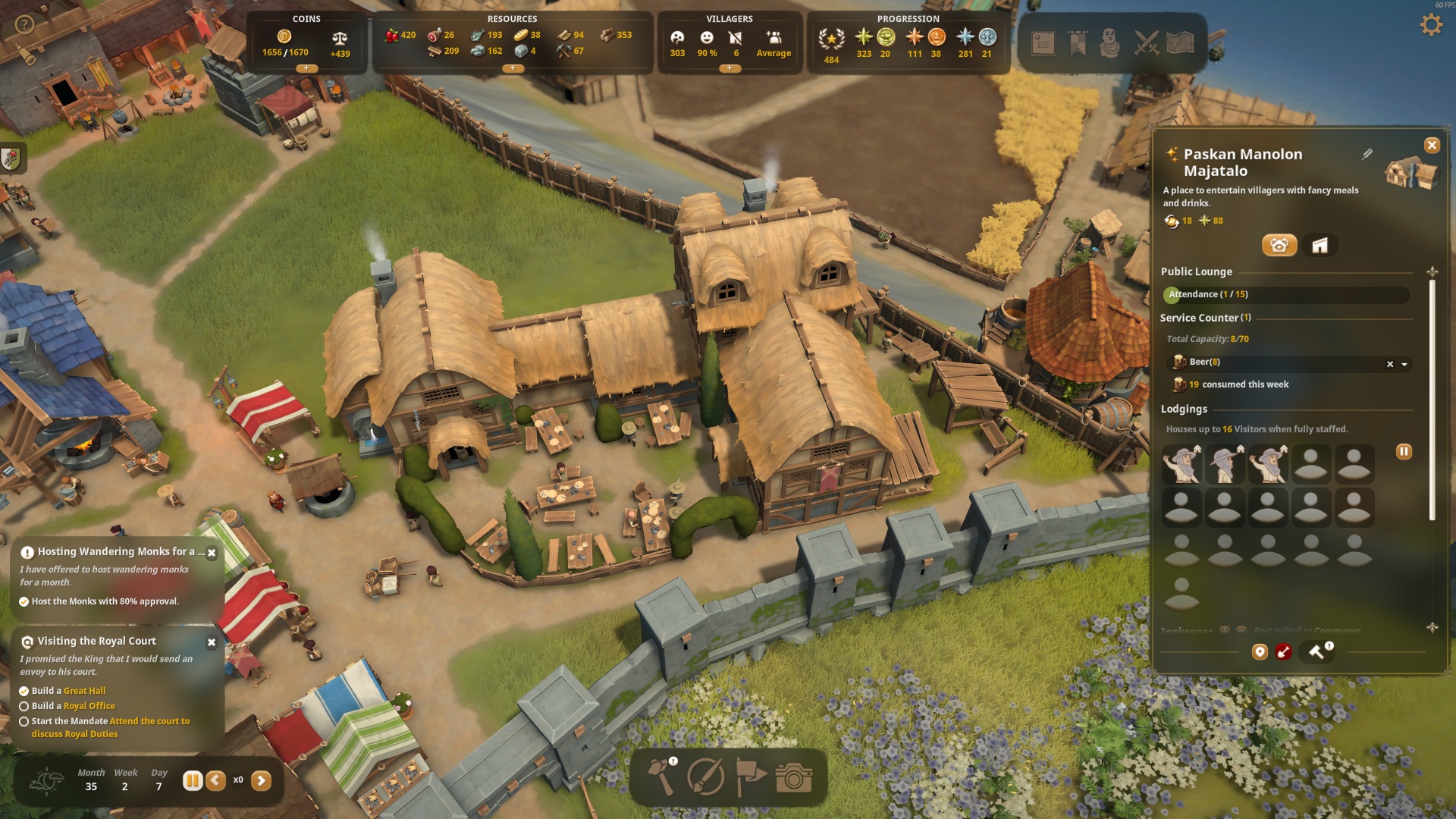Enter photo mode with the camera icon
The height and width of the screenshot is (819, 1456).
point(793,777)
